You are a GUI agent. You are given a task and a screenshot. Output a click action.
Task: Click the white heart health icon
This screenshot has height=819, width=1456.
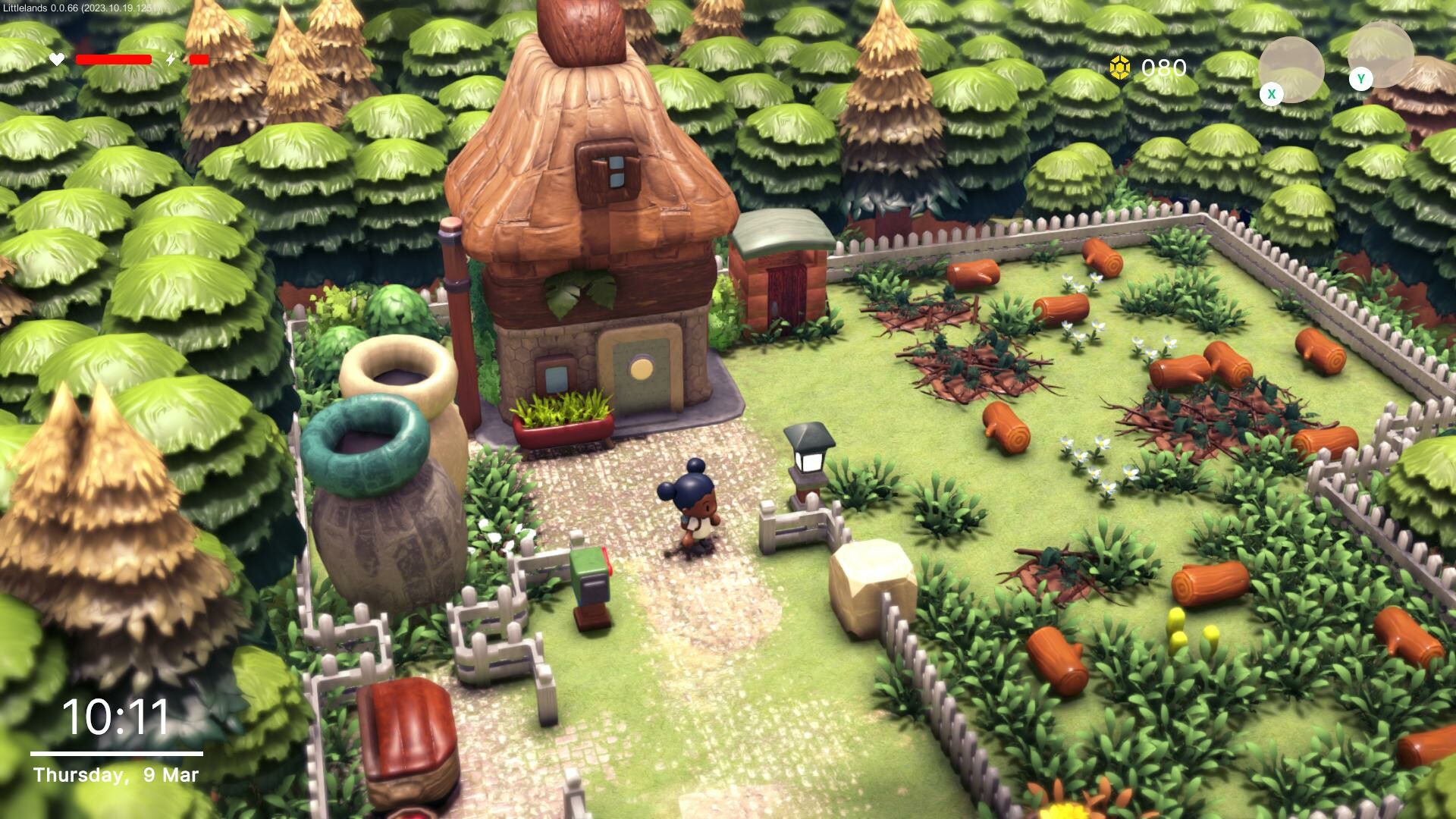click(56, 58)
